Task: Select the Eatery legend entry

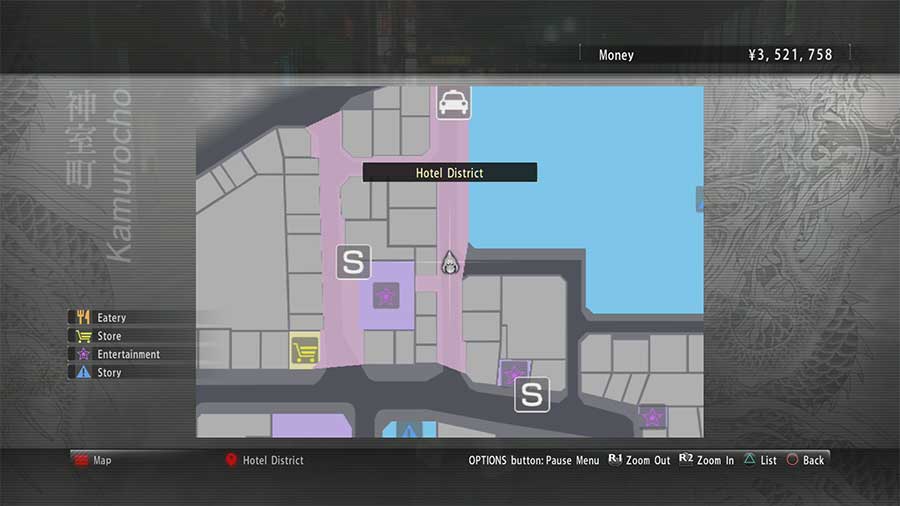Action: coord(111,318)
